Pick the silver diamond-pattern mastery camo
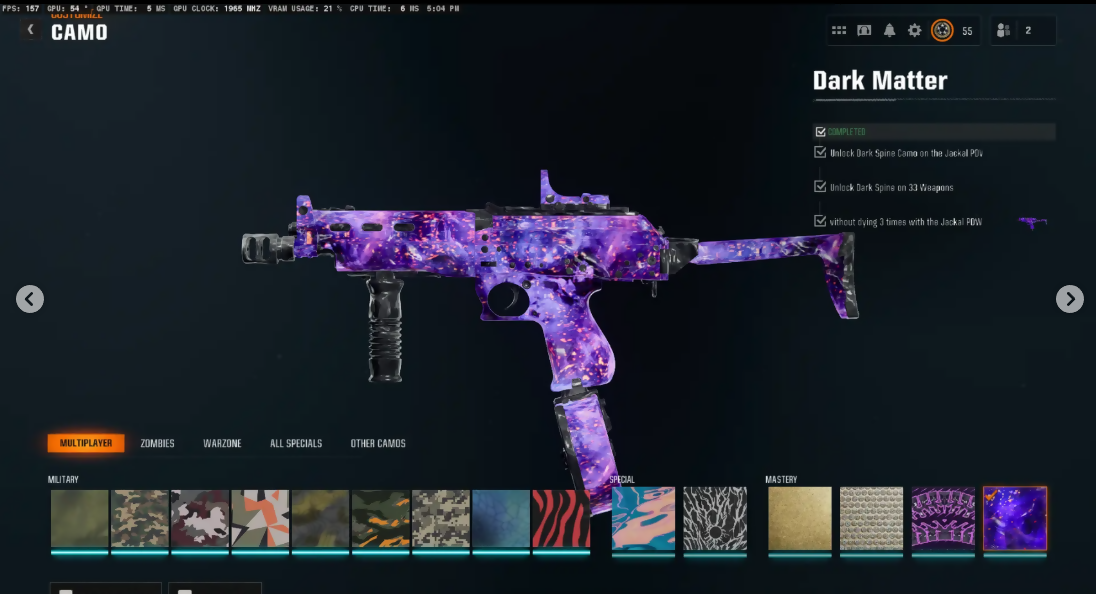The width and height of the screenshot is (1096, 594). [x=871, y=518]
